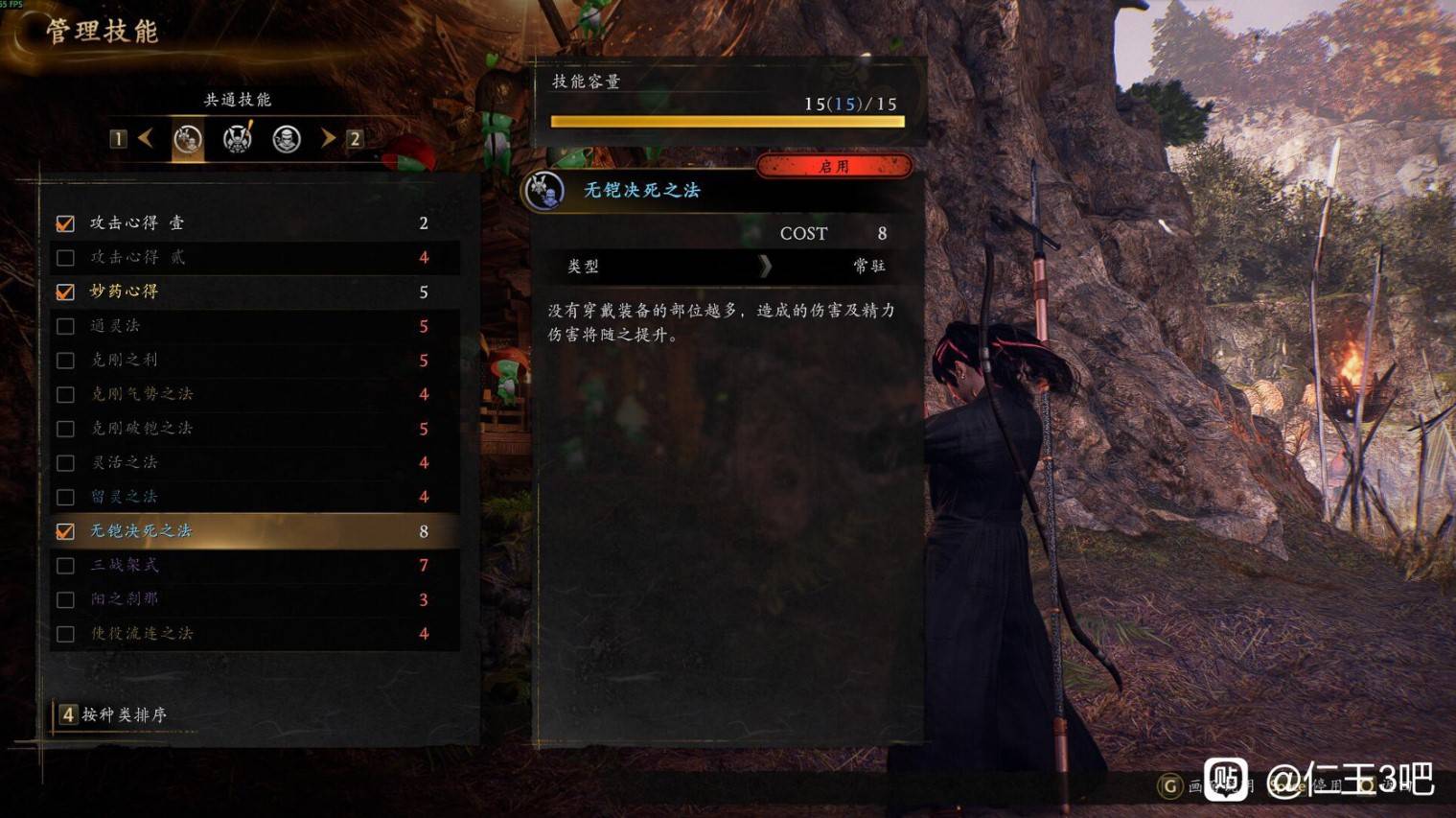Enable the 灵活之法 skill

pos(65,463)
